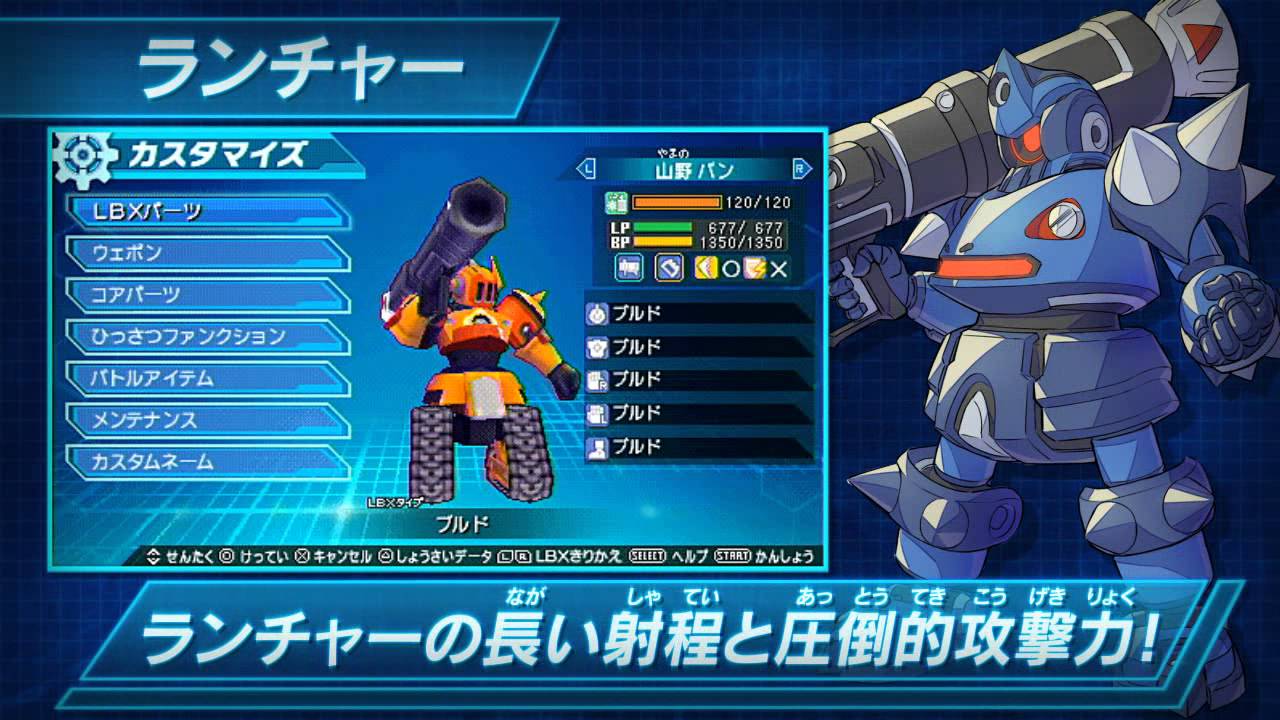Select the shield equipment icon in the status panel
Image resolution: width=1280 pixels, height=720 pixels.
(x=669, y=268)
